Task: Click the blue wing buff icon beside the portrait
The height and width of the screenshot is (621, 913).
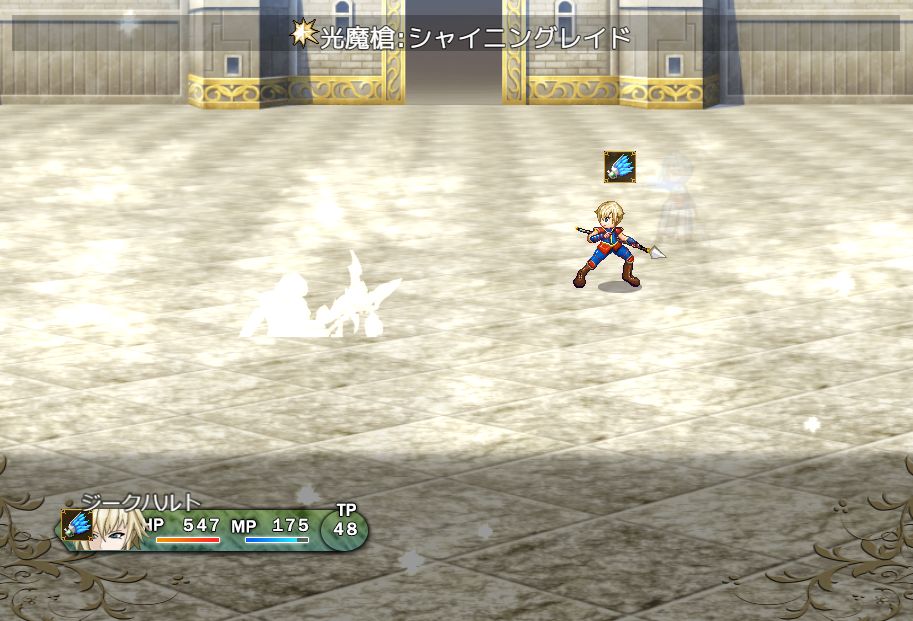Action: 77,525
